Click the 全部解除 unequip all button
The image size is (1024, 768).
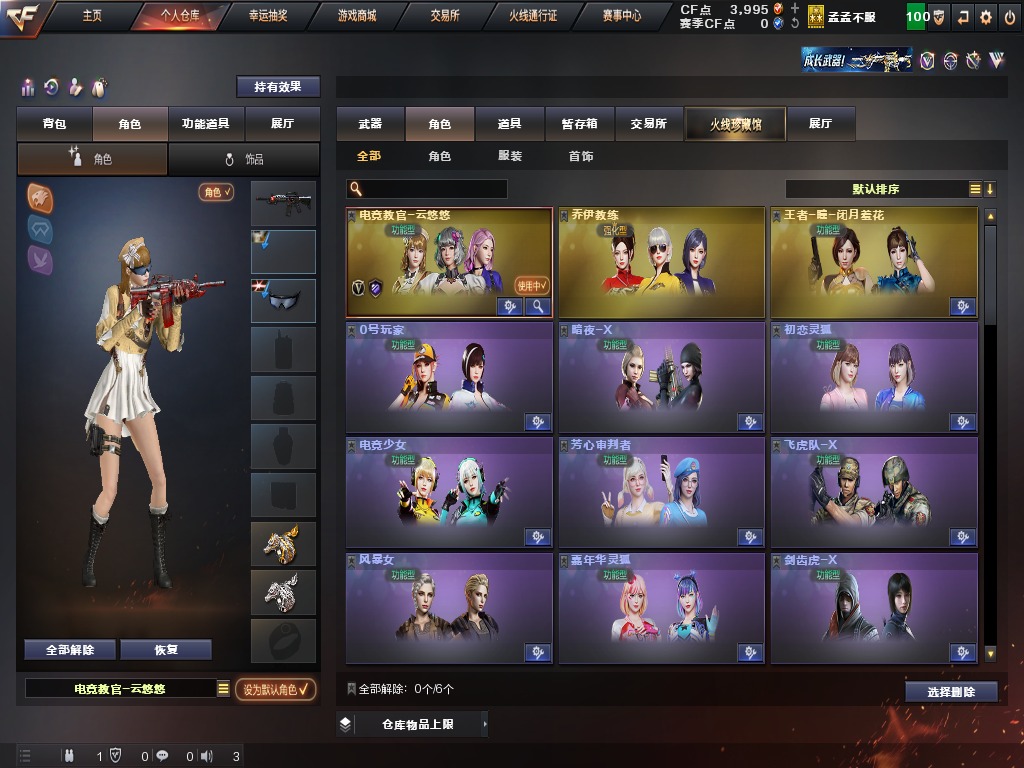tap(70, 650)
